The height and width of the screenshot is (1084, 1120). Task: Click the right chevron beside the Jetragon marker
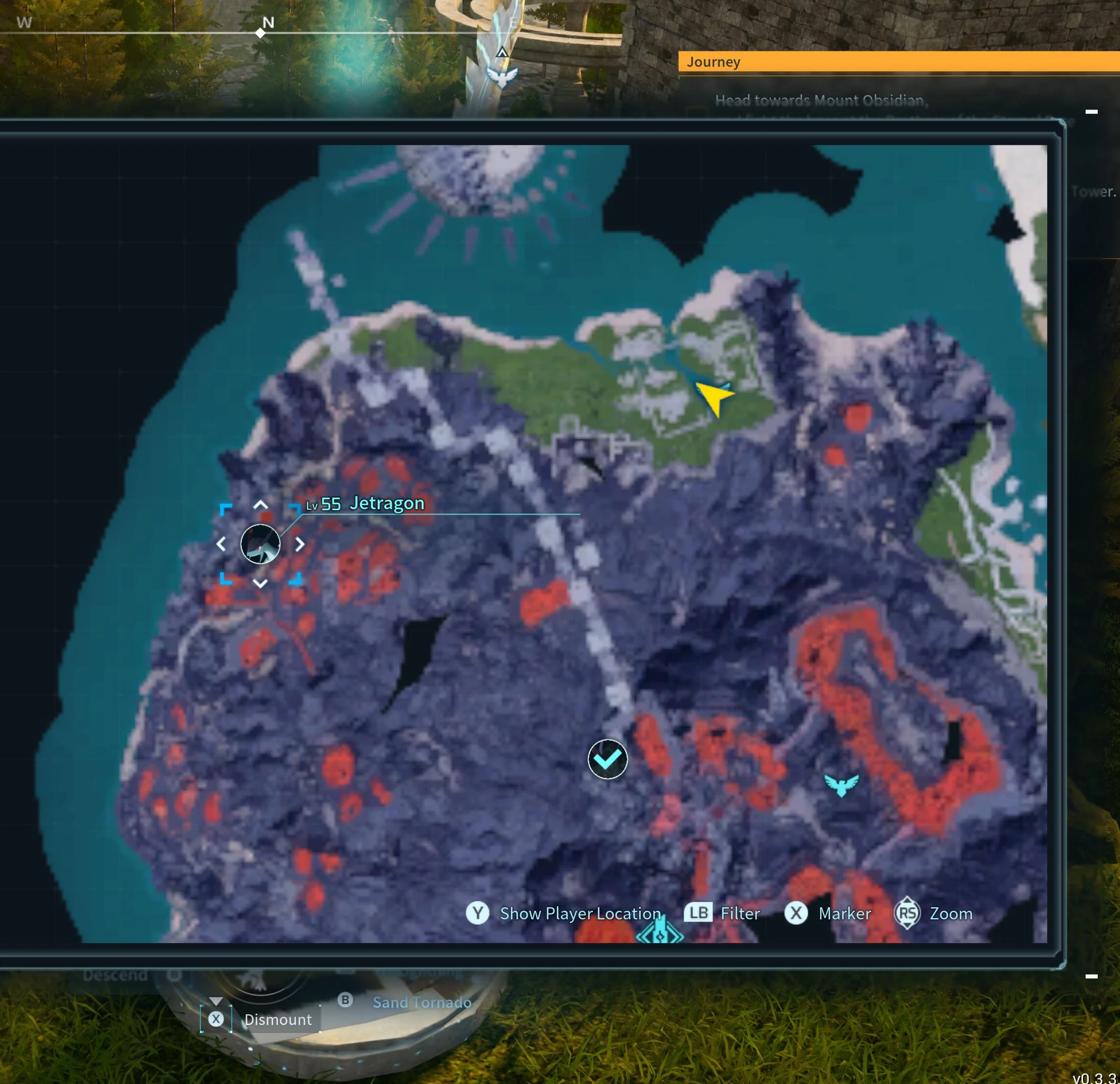pos(301,545)
